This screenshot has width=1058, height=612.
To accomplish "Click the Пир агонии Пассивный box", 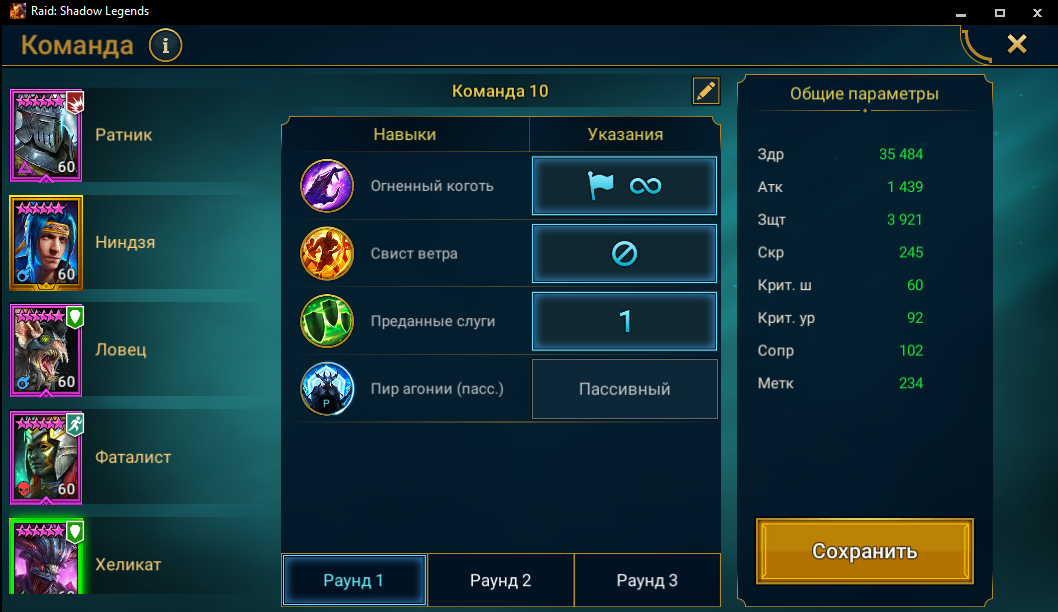I will (x=624, y=389).
